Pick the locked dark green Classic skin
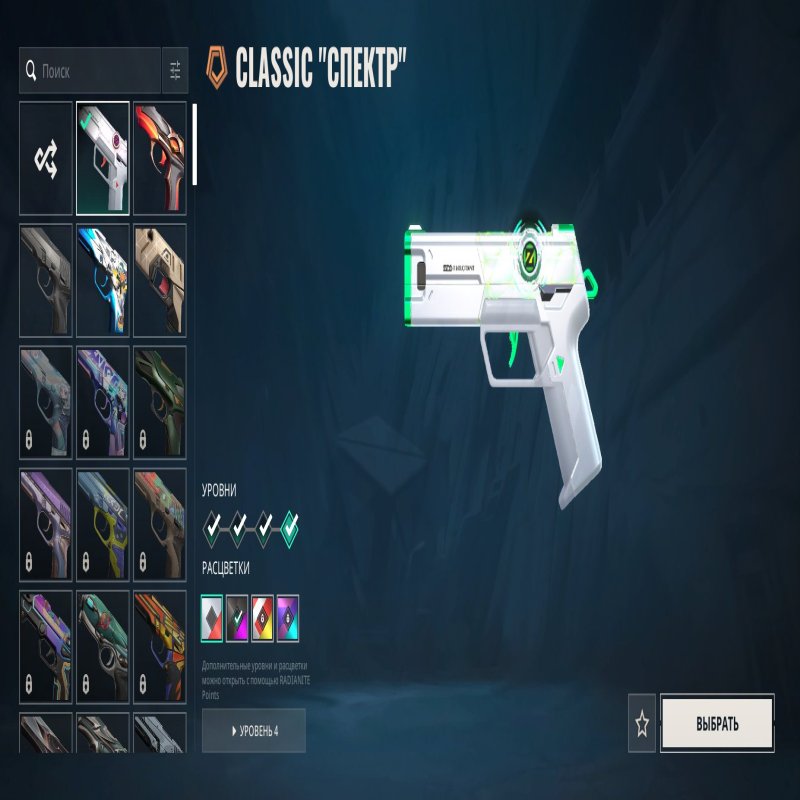The image size is (800, 800). click(x=160, y=401)
